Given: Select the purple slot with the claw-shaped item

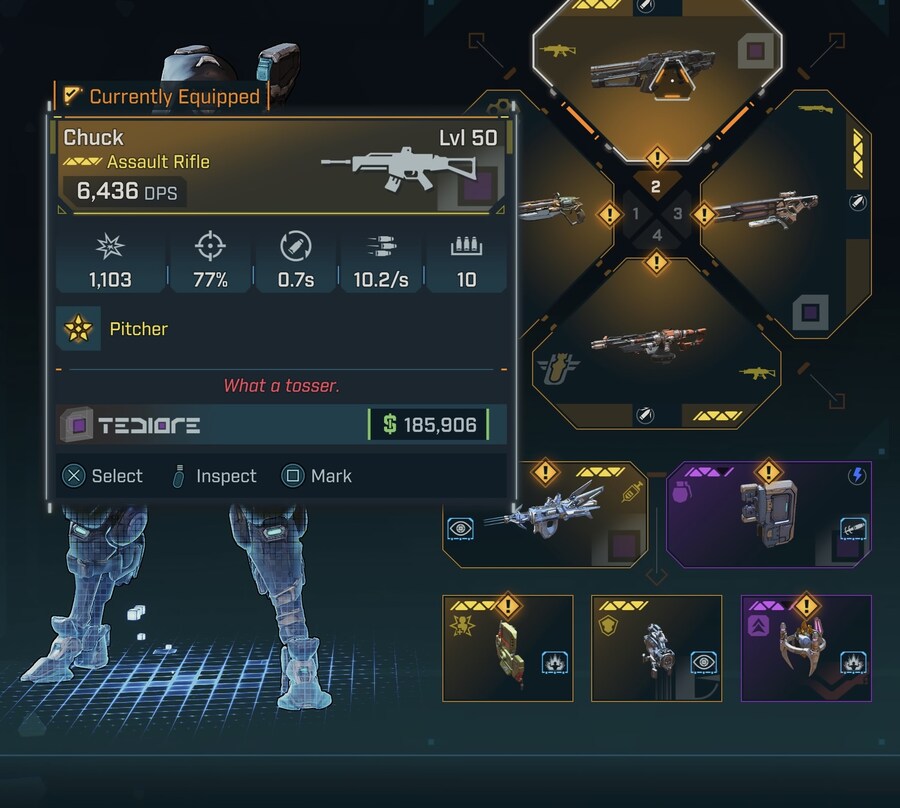Looking at the screenshot, I should tap(806, 647).
